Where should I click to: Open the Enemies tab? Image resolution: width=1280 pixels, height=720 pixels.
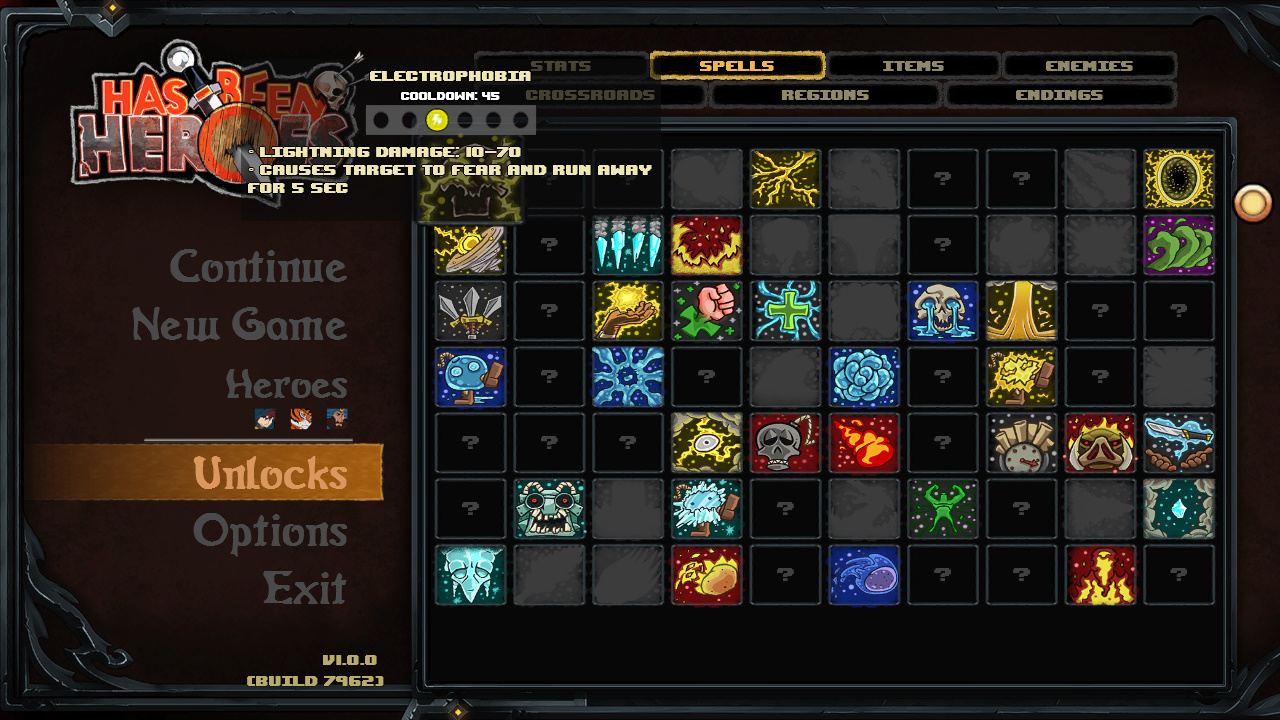pos(1089,66)
